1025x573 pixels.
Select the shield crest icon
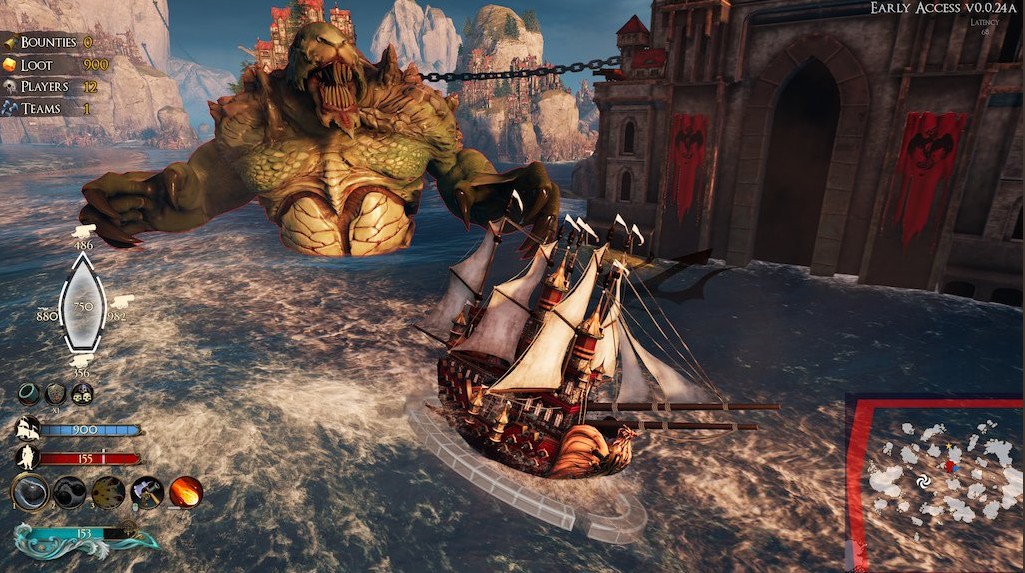click(56, 394)
